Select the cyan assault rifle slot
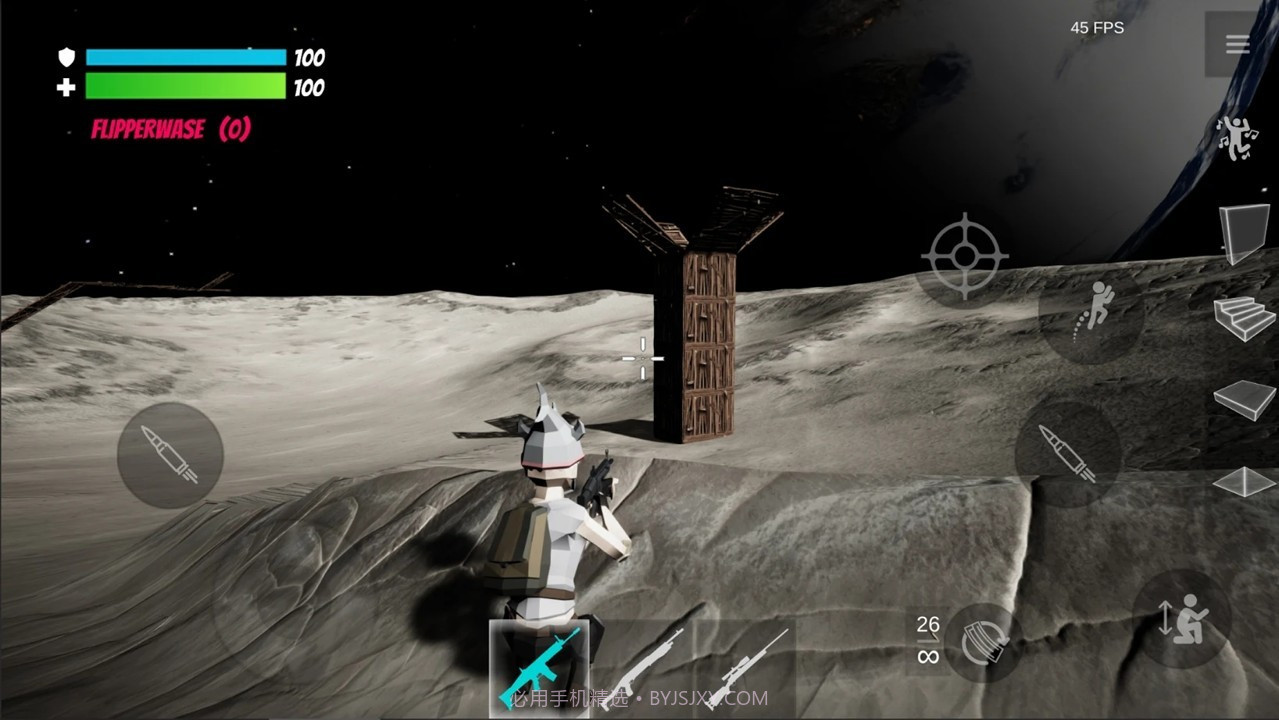 [x=540, y=665]
